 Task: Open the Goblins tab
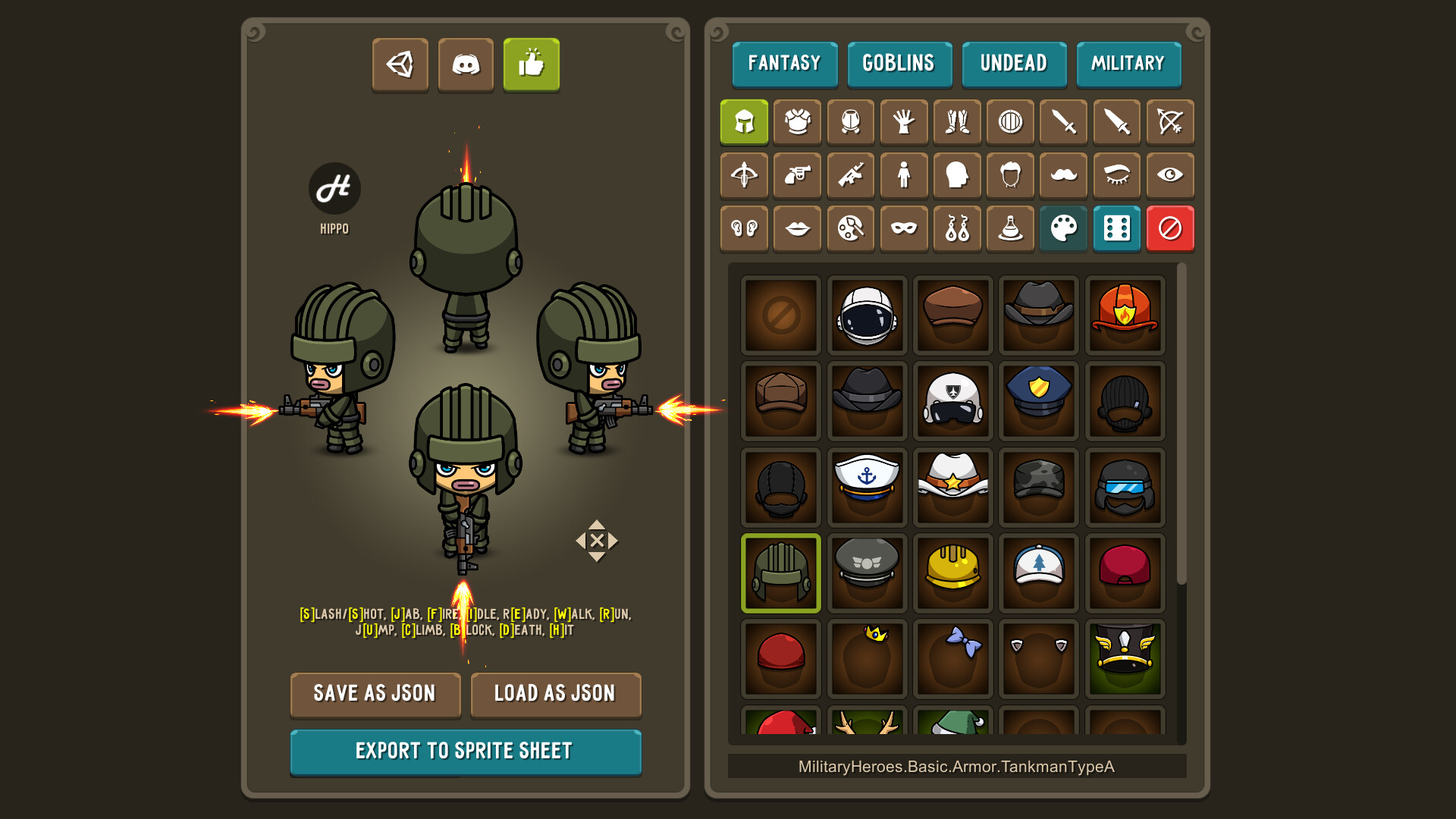coord(899,64)
